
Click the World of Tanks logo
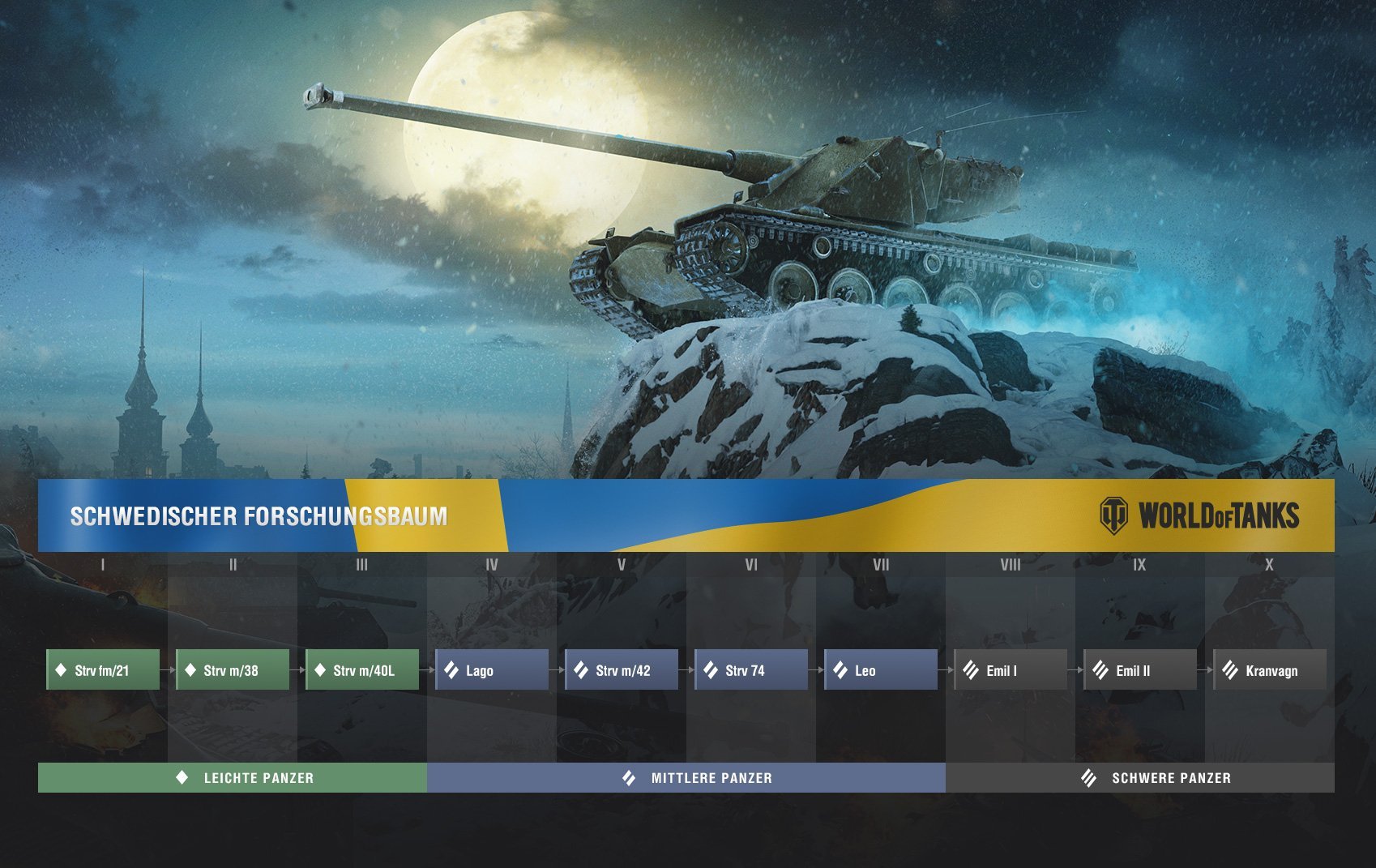[1199, 515]
